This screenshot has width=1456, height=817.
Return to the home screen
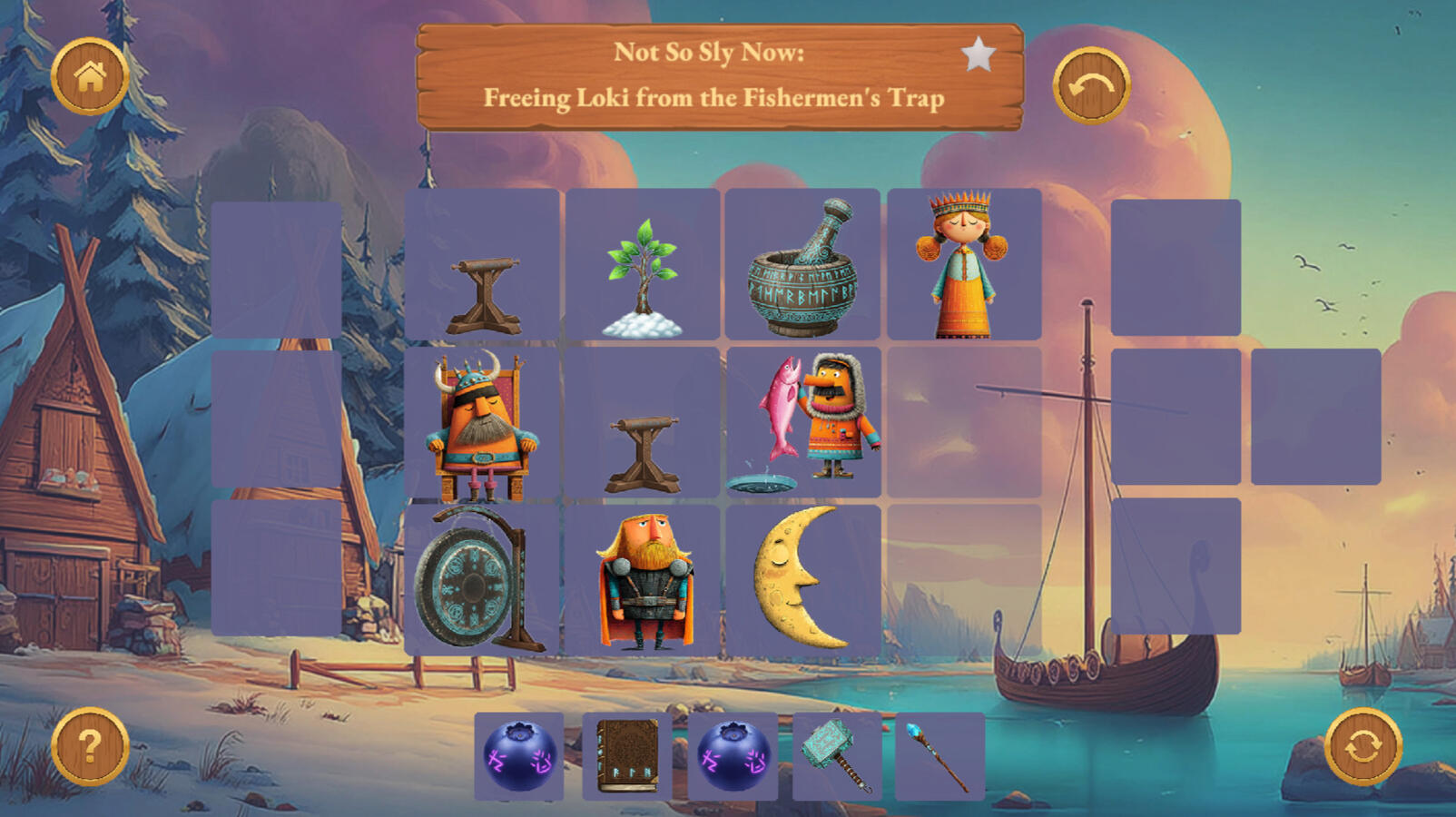click(89, 76)
